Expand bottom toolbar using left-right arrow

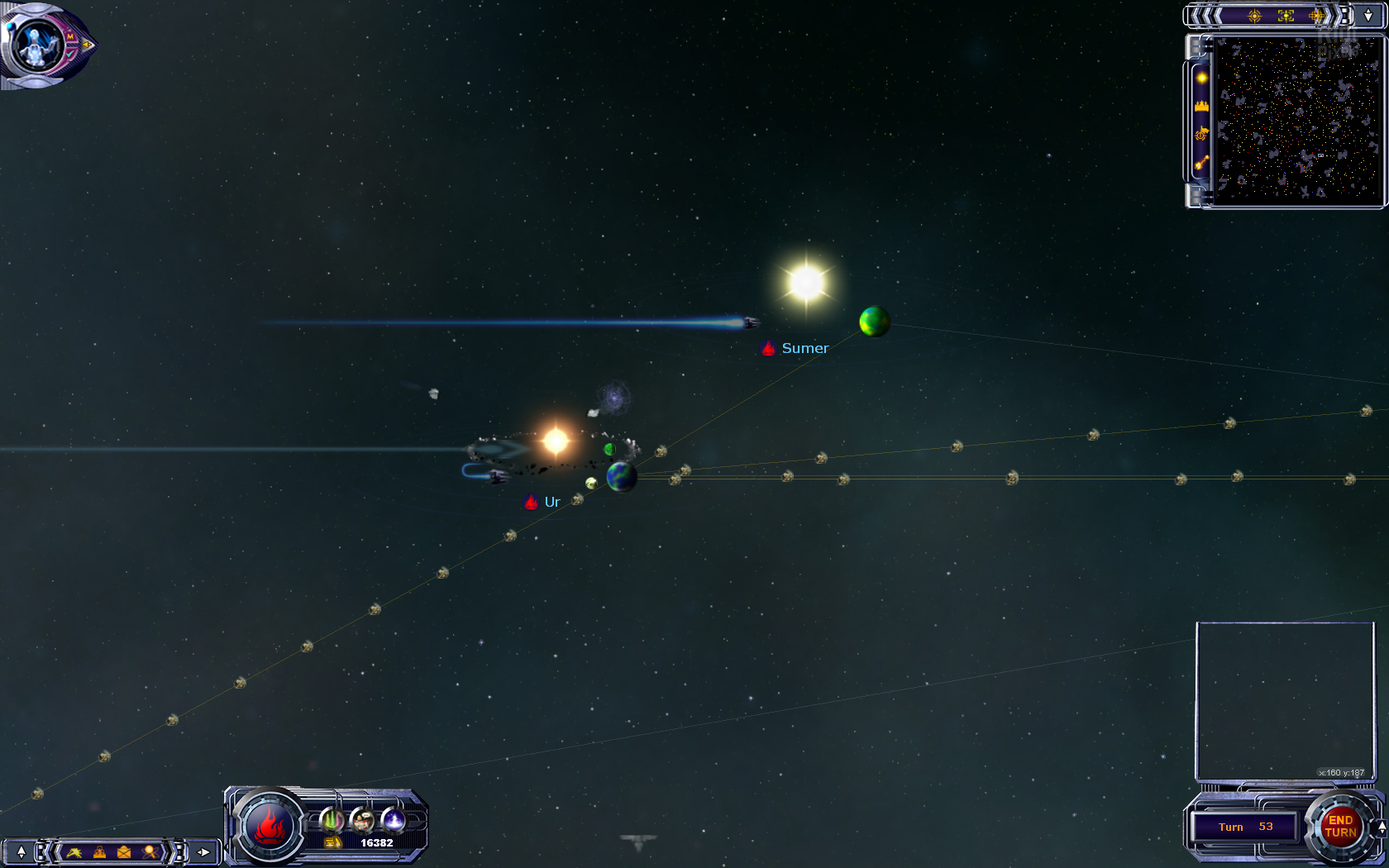pyautogui.click(x=203, y=851)
